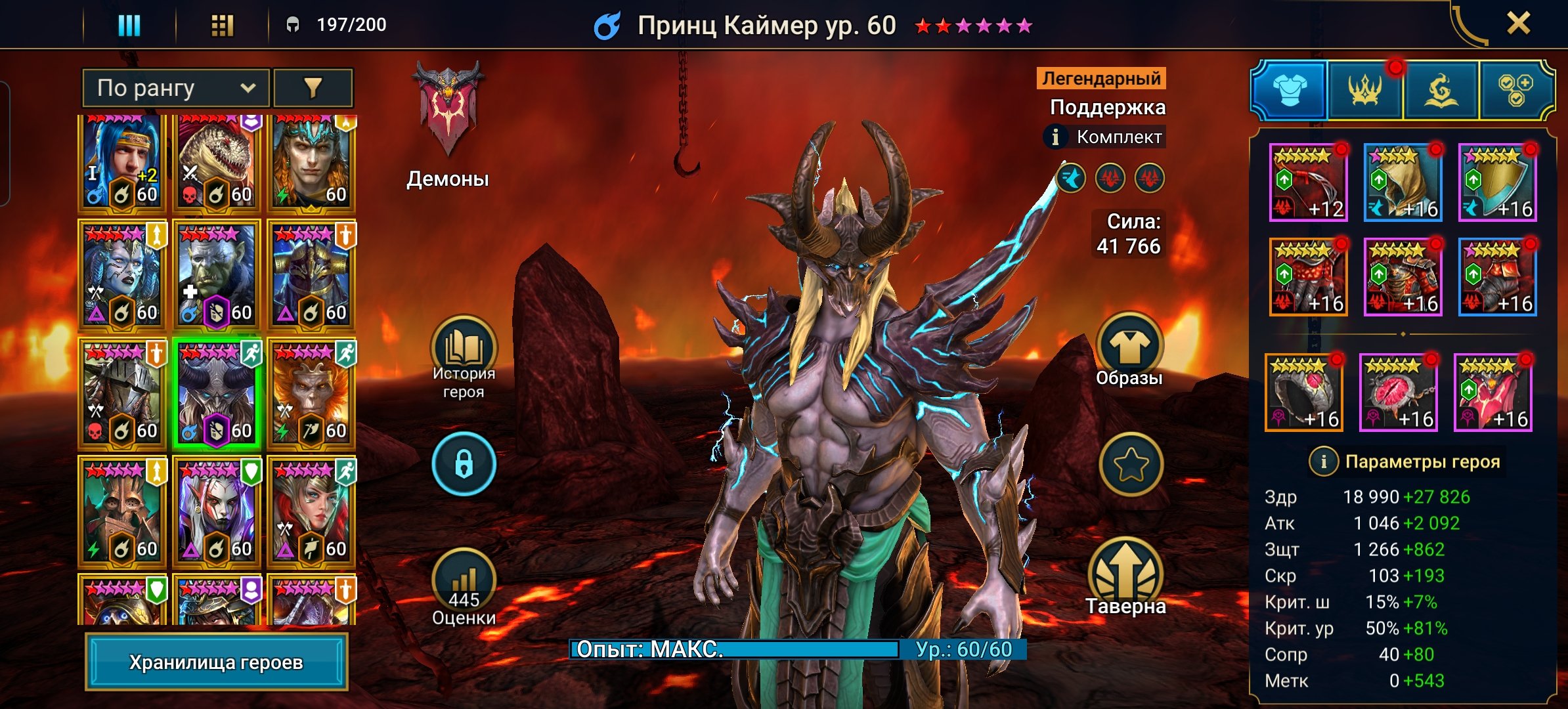
Task: Select the armor equipment tab
Action: (x=1290, y=90)
